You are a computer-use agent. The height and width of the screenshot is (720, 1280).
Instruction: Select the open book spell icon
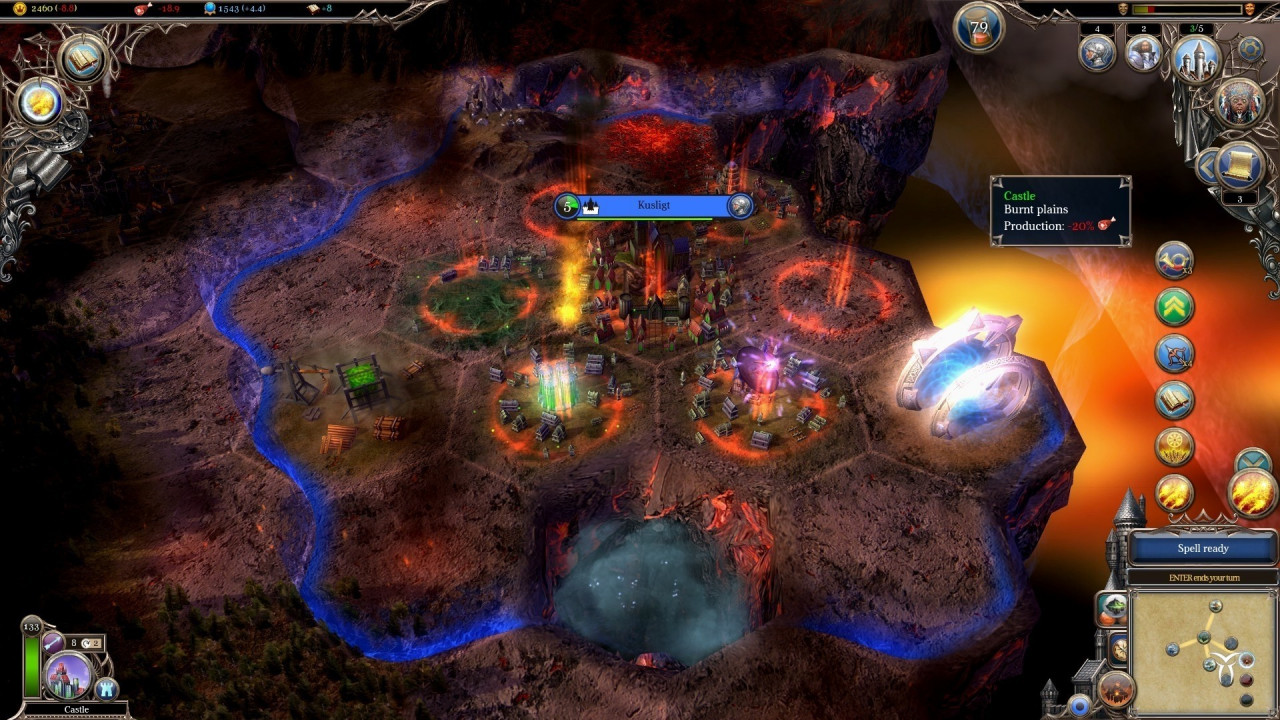pyautogui.click(x=1175, y=400)
